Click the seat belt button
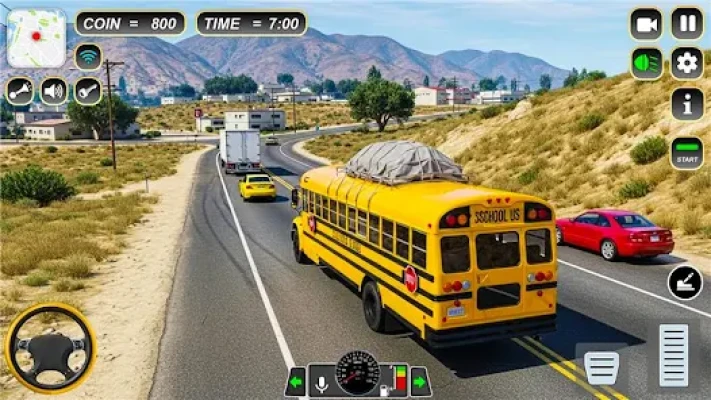This screenshot has width=711, height=400. (685, 282)
